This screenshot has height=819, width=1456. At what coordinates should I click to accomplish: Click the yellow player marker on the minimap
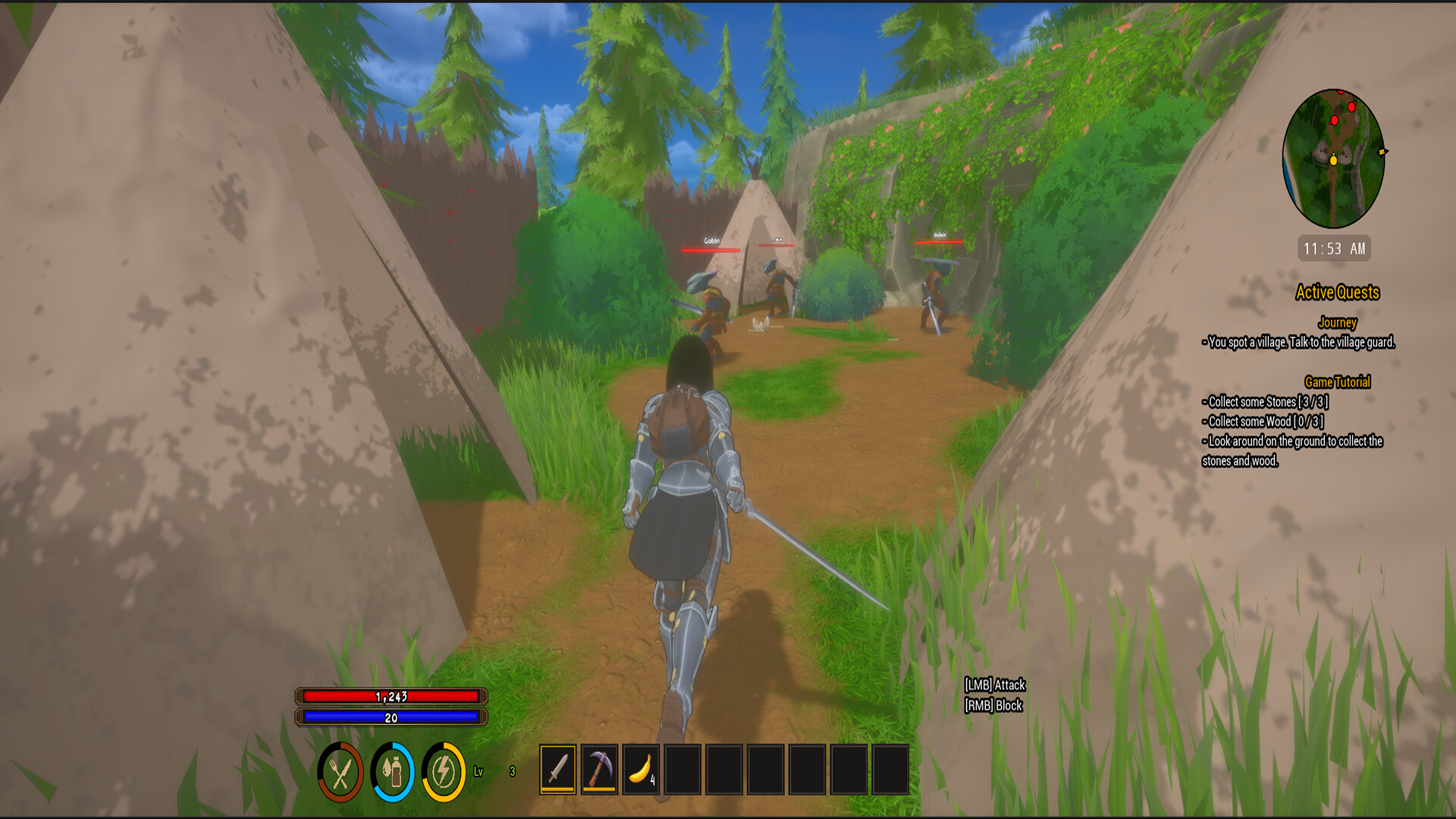tap(1333, 160)
